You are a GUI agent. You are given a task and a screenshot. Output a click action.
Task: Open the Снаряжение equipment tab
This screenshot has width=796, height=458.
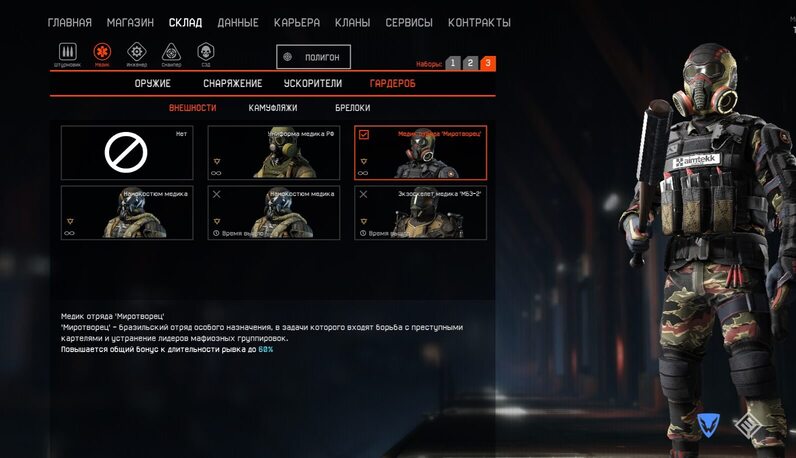(x=232, y=84)
